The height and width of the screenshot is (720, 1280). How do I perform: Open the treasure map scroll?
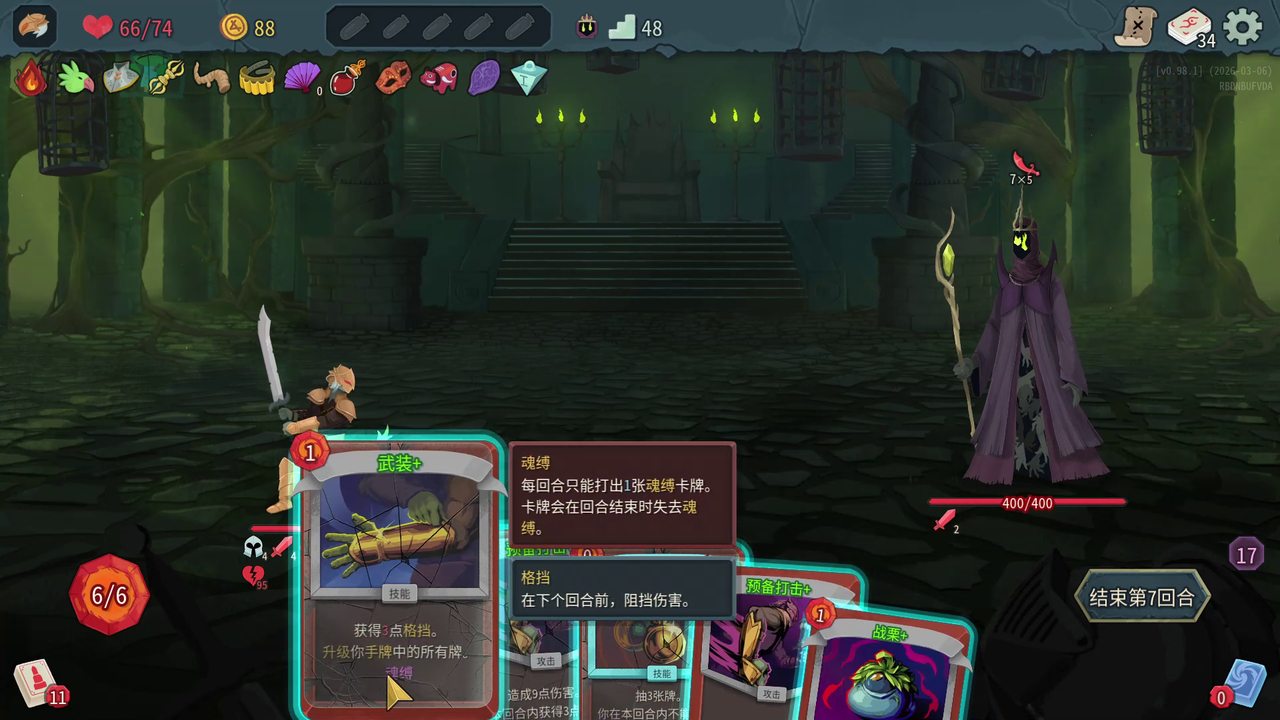pos(1136,27)
